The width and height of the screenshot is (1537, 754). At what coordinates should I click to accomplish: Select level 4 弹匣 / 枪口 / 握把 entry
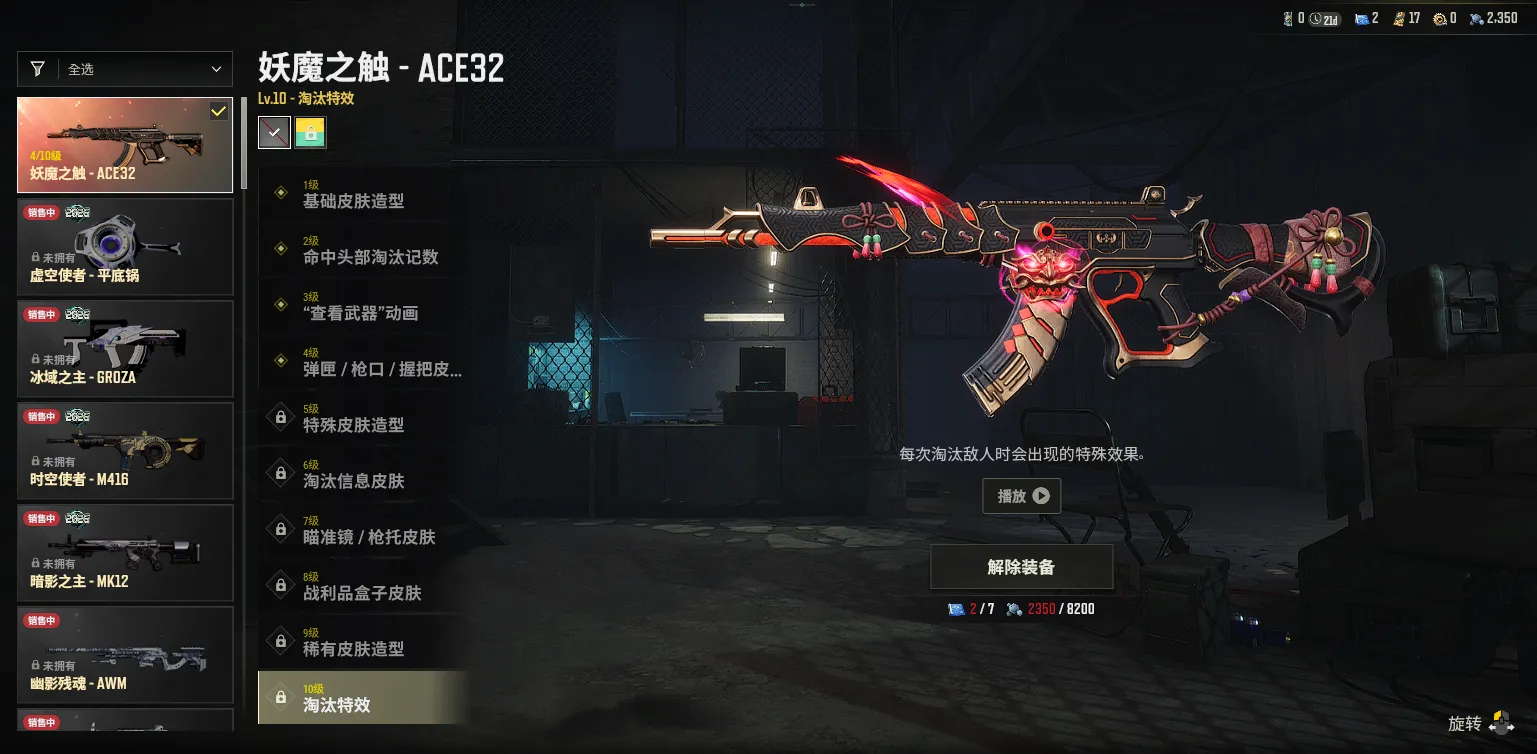coord(360,362)
